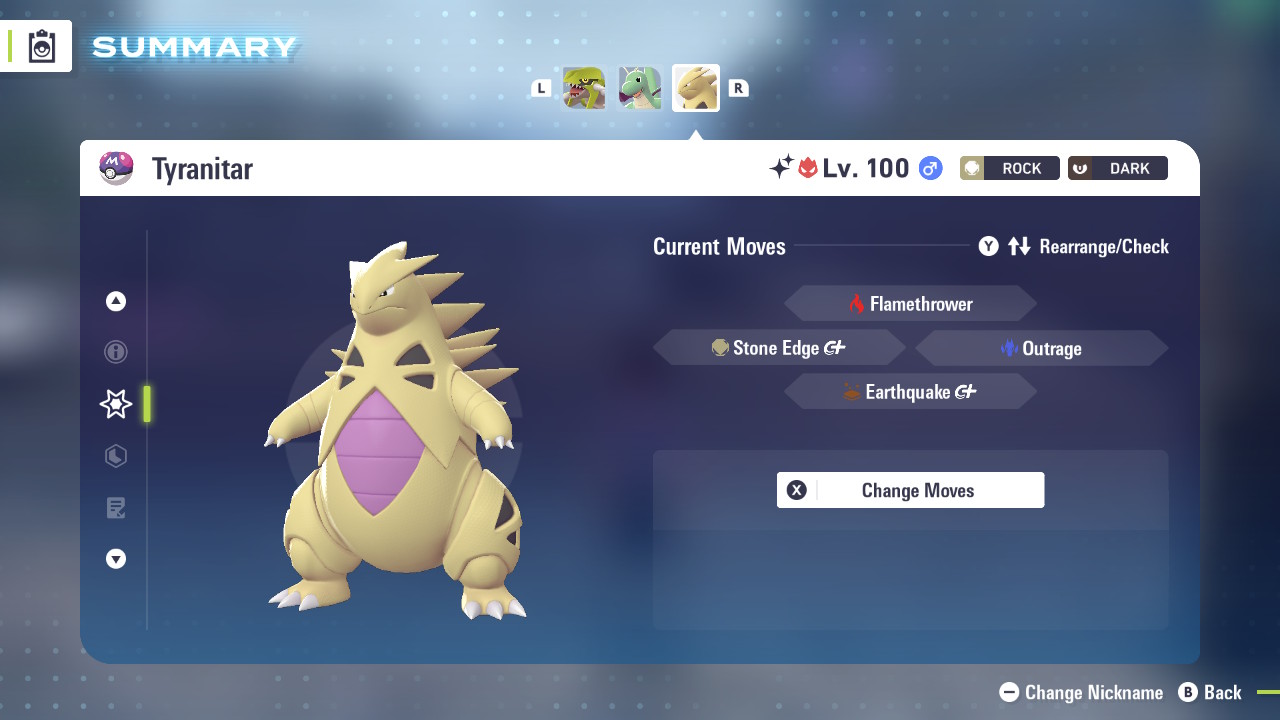This screenshot has width=1280, height=720.
Task: Select the Outrage move
Action: tap(1041, 348)
